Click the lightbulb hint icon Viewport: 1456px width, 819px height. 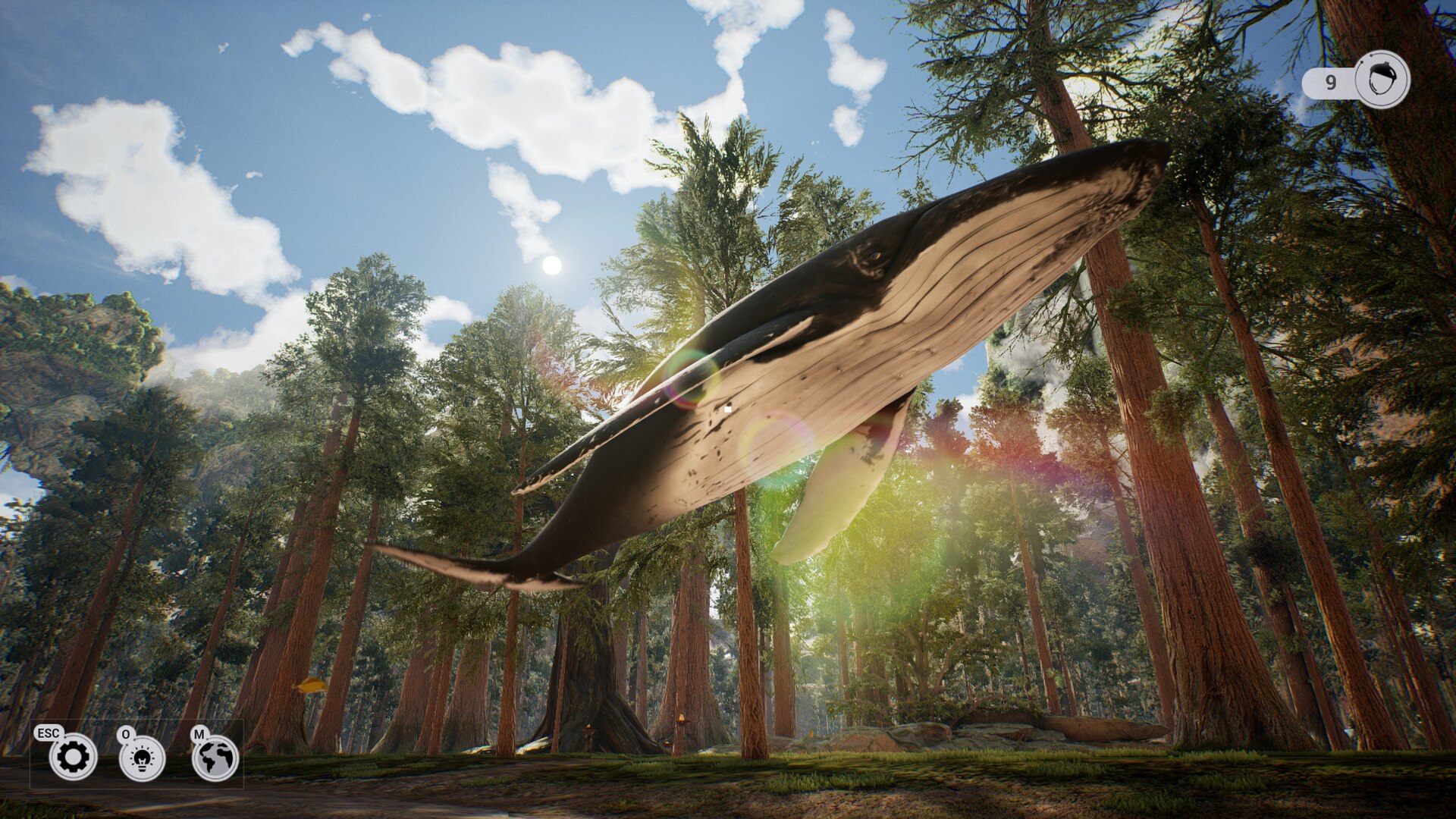pyautogui.click(x=142, y=758)
